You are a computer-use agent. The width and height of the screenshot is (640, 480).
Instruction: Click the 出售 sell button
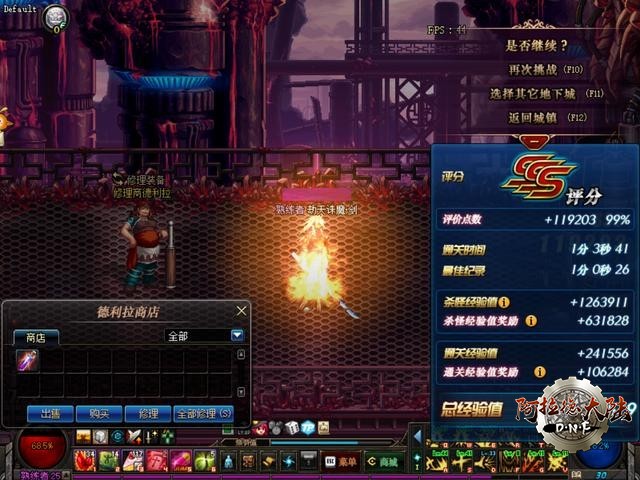pos(48,413)
